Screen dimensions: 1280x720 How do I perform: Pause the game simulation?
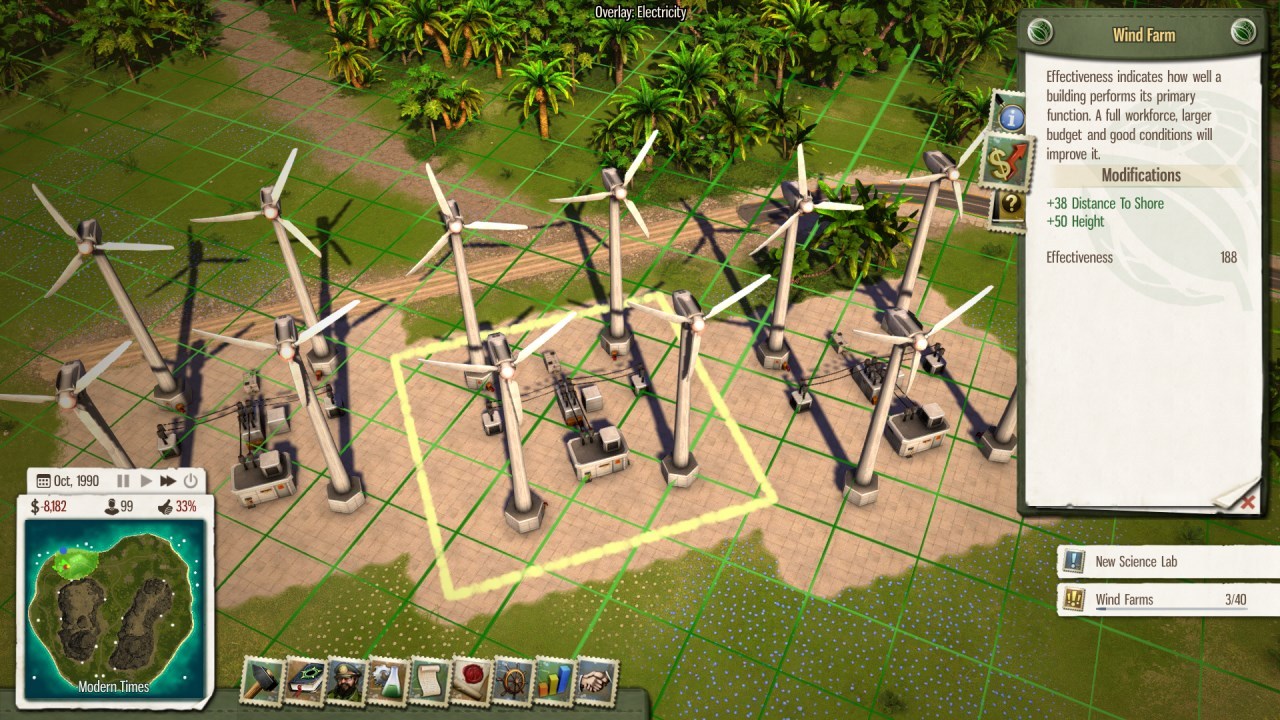coord(122,480)
